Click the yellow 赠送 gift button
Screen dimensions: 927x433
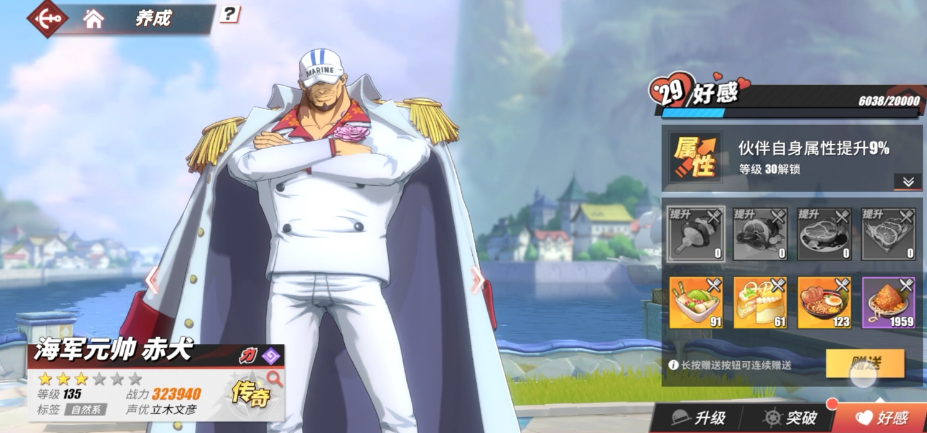[x=864, y=363]
